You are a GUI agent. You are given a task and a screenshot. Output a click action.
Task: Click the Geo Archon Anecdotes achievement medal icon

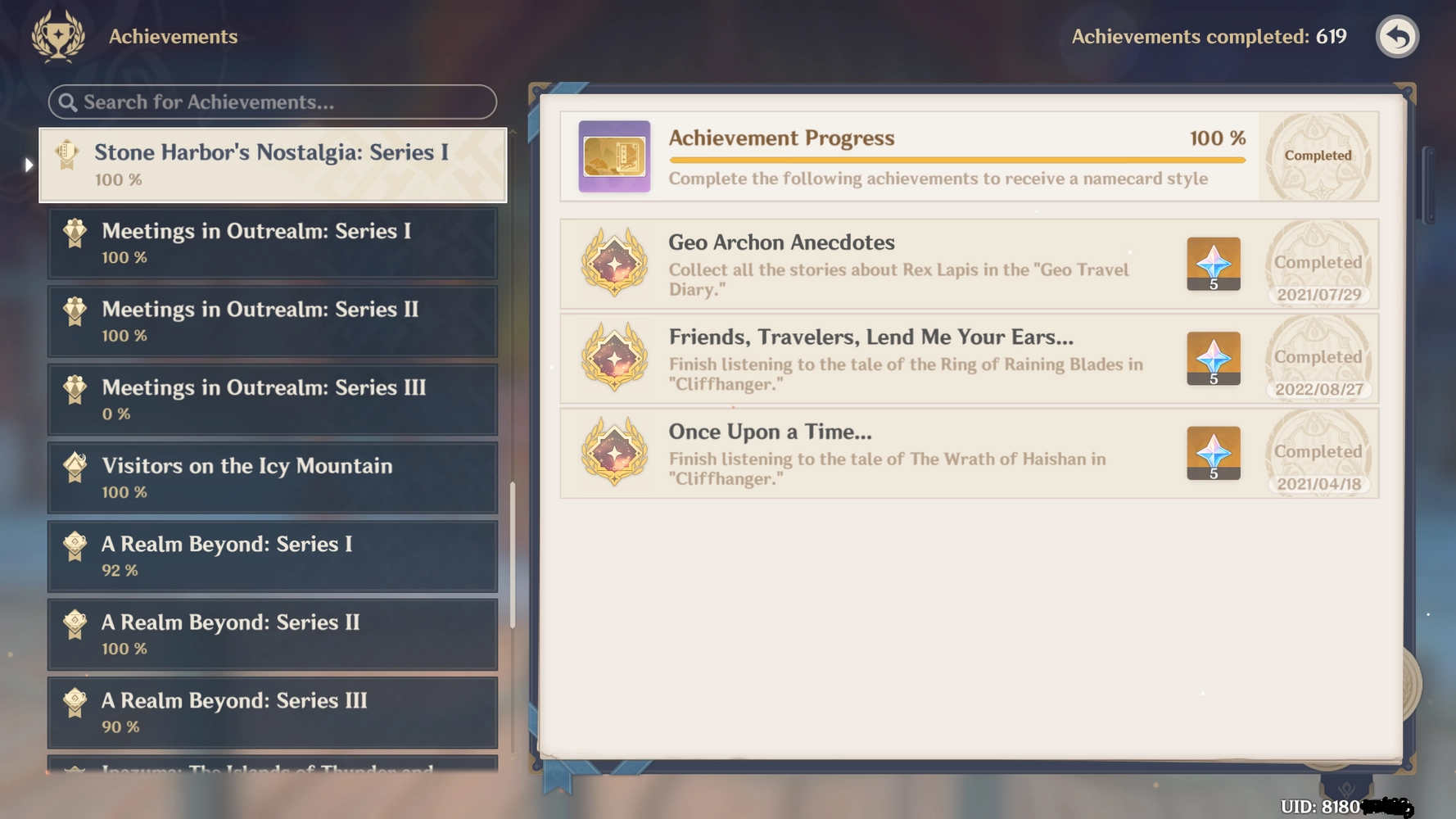[x=614, y=264]
